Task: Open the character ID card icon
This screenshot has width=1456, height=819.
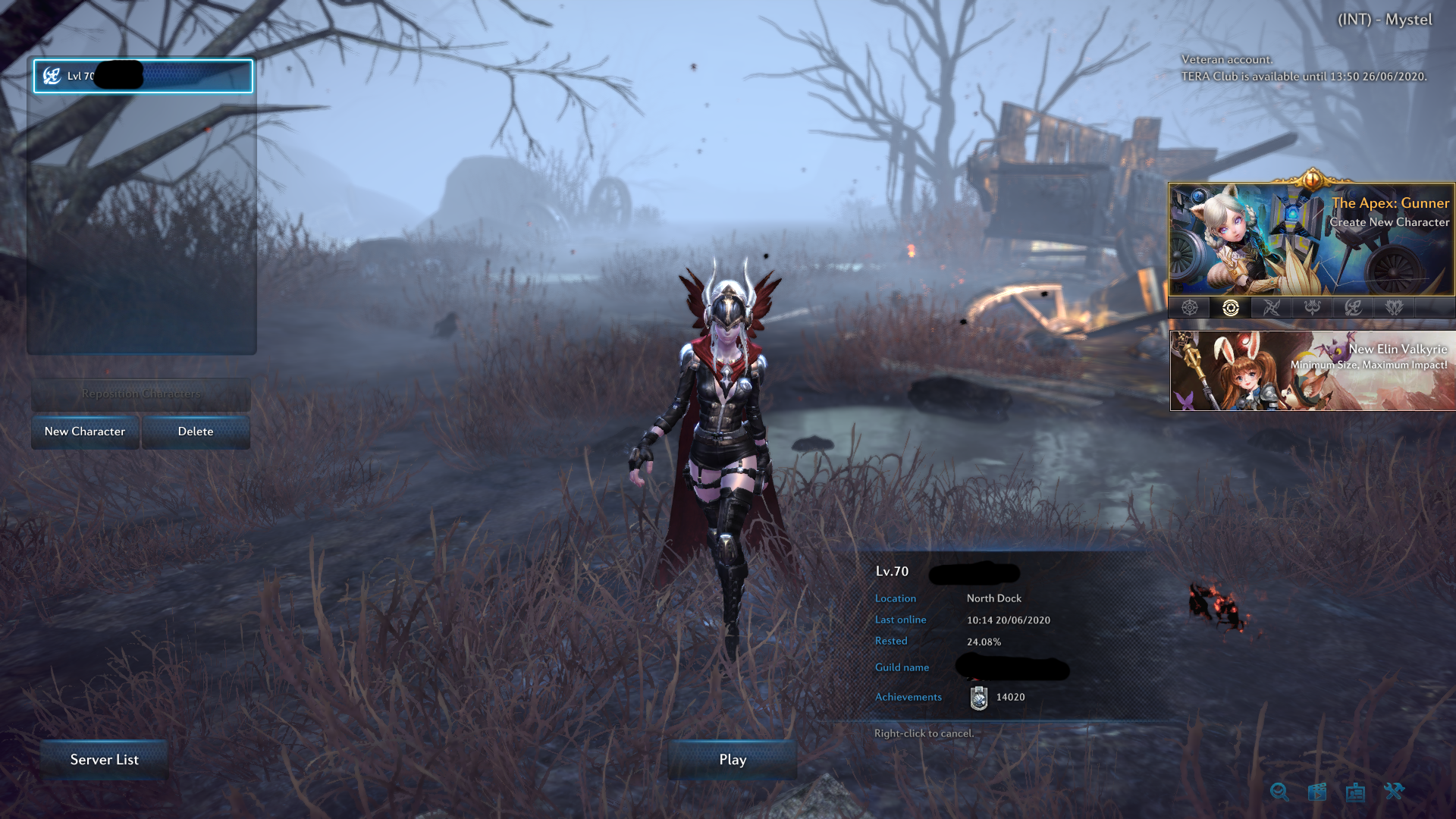Action: (1355, 792)
